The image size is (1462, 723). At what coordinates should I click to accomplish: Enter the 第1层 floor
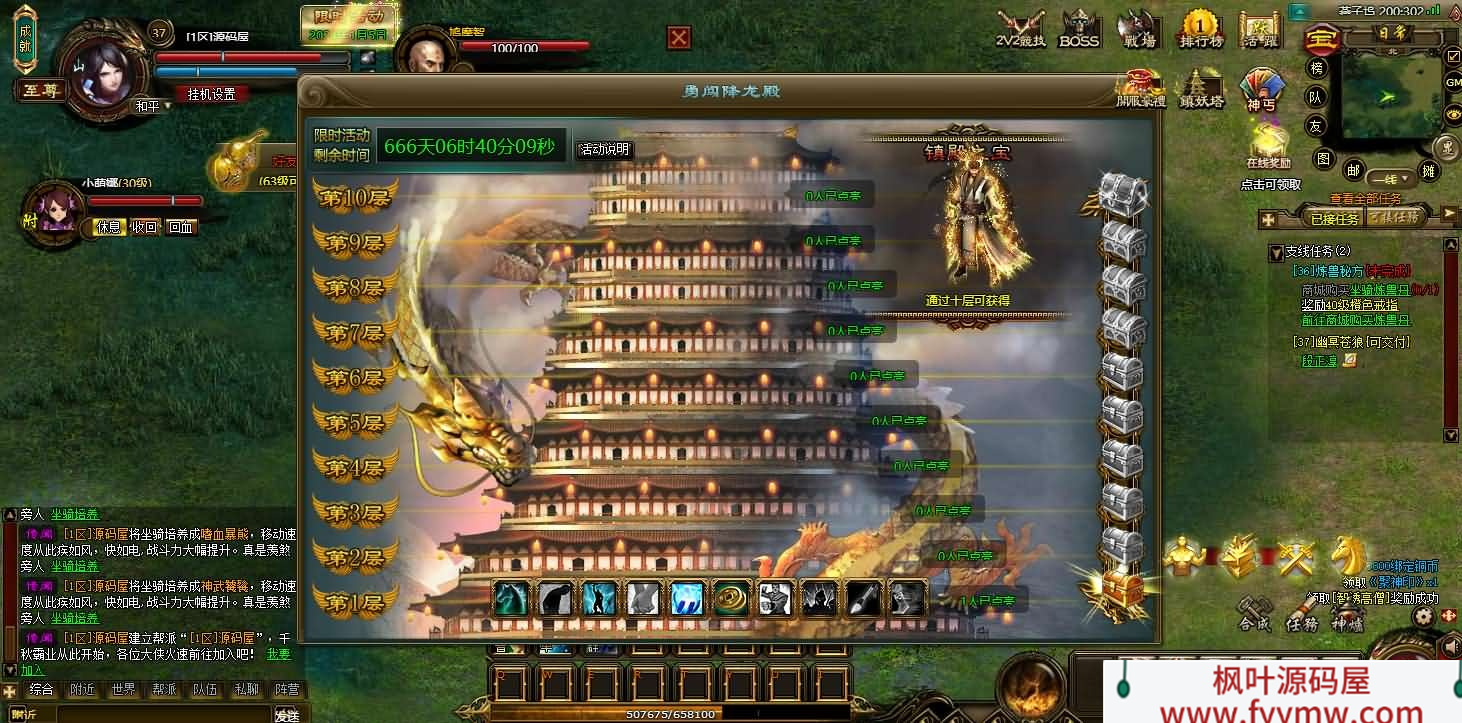pos(355,603)
